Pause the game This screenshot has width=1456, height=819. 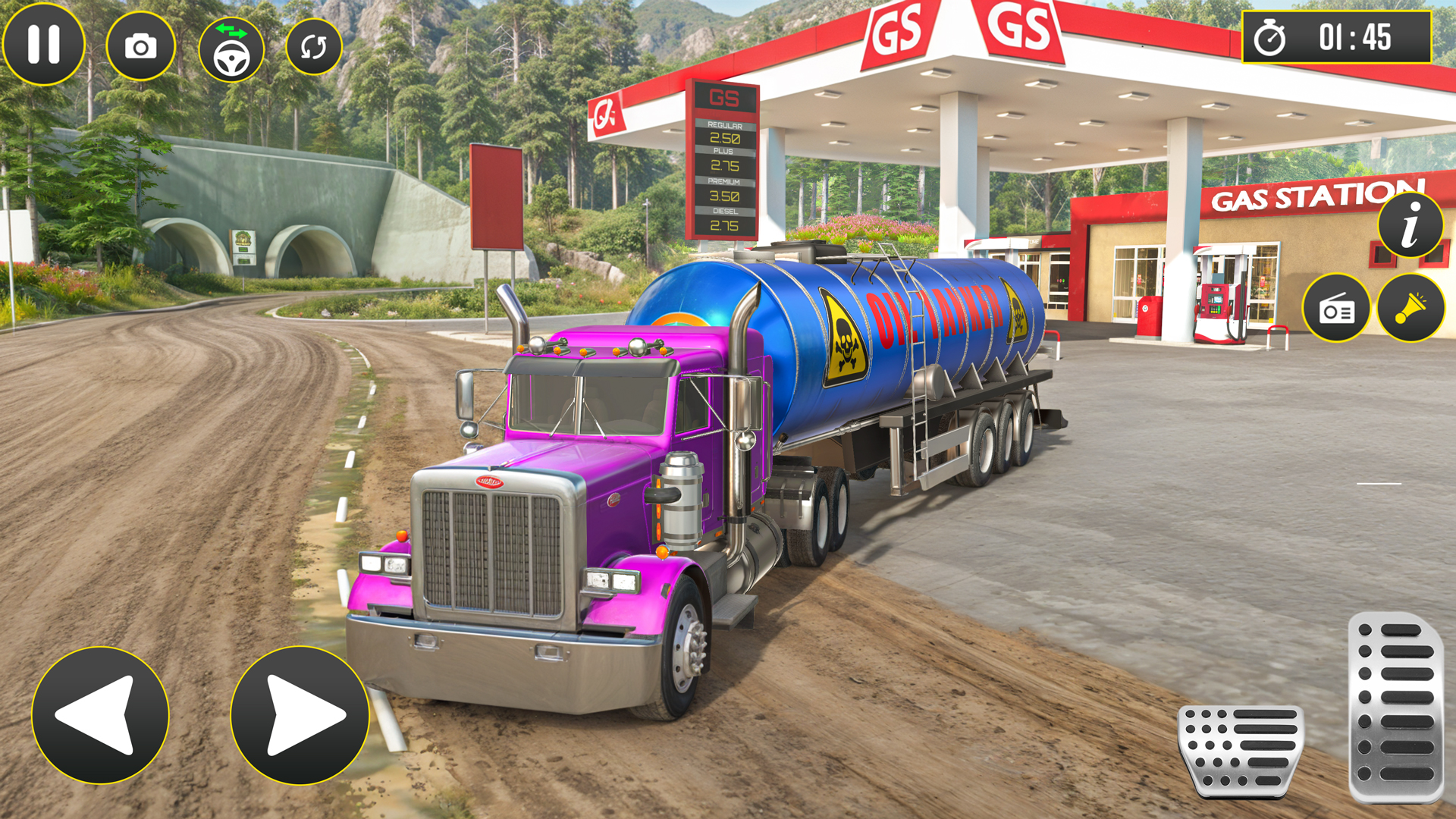[x=43, y=44]
